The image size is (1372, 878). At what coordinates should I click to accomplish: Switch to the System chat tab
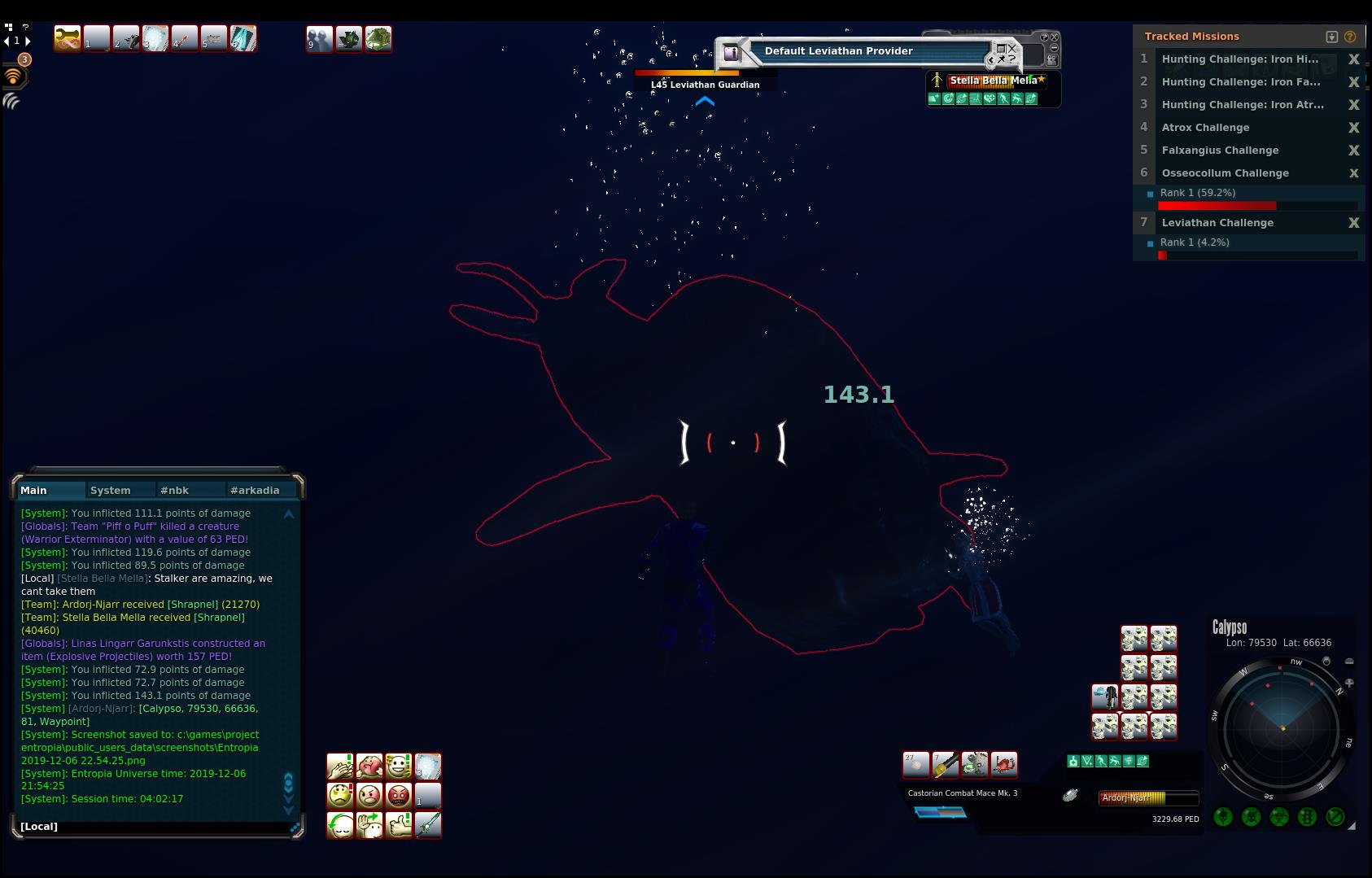[x=111, y=490]
